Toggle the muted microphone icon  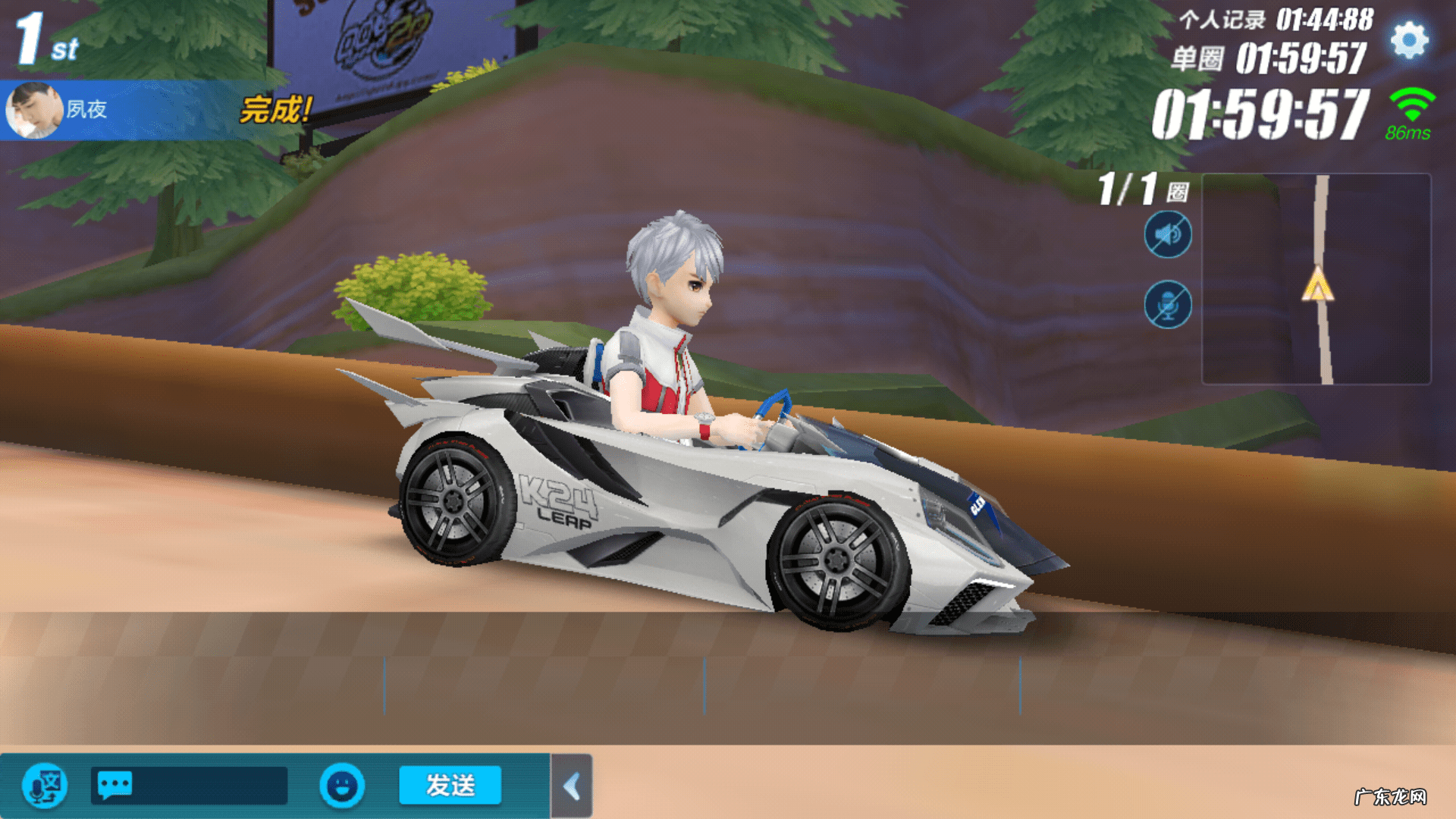(1167, 306)
